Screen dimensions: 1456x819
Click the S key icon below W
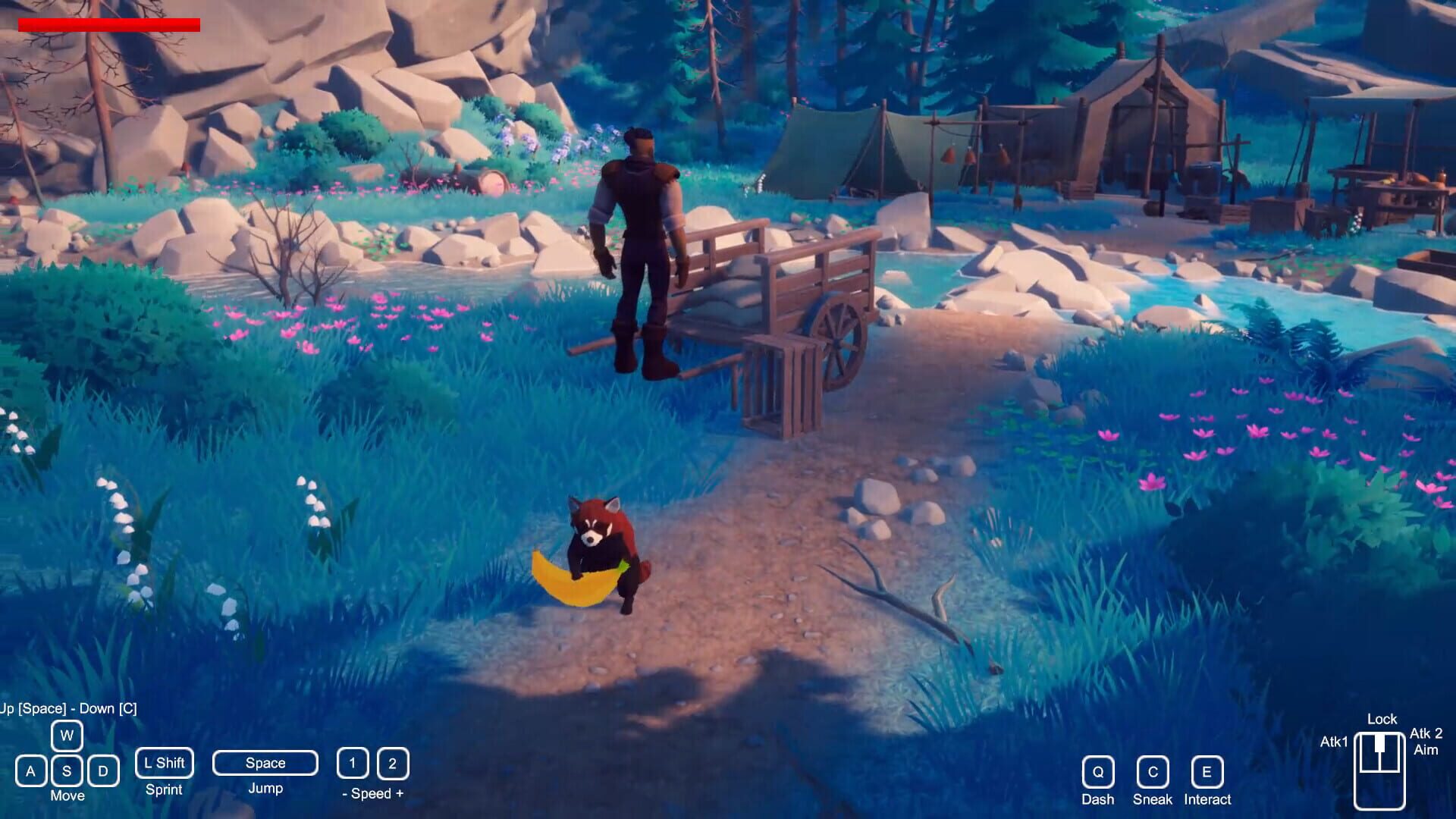tap(68, 770)
